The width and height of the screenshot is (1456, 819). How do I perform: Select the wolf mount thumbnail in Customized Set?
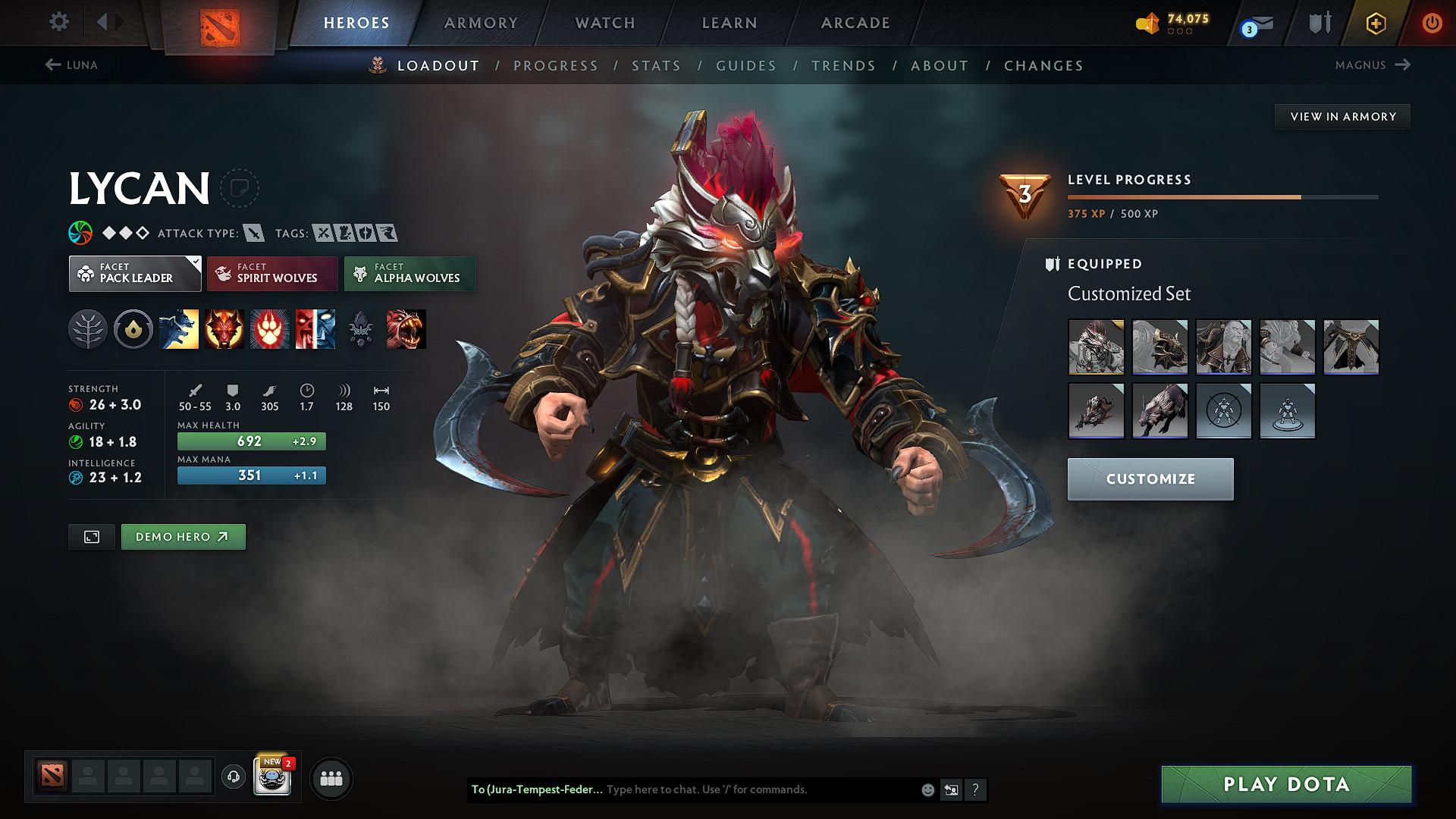(1160, 411)
